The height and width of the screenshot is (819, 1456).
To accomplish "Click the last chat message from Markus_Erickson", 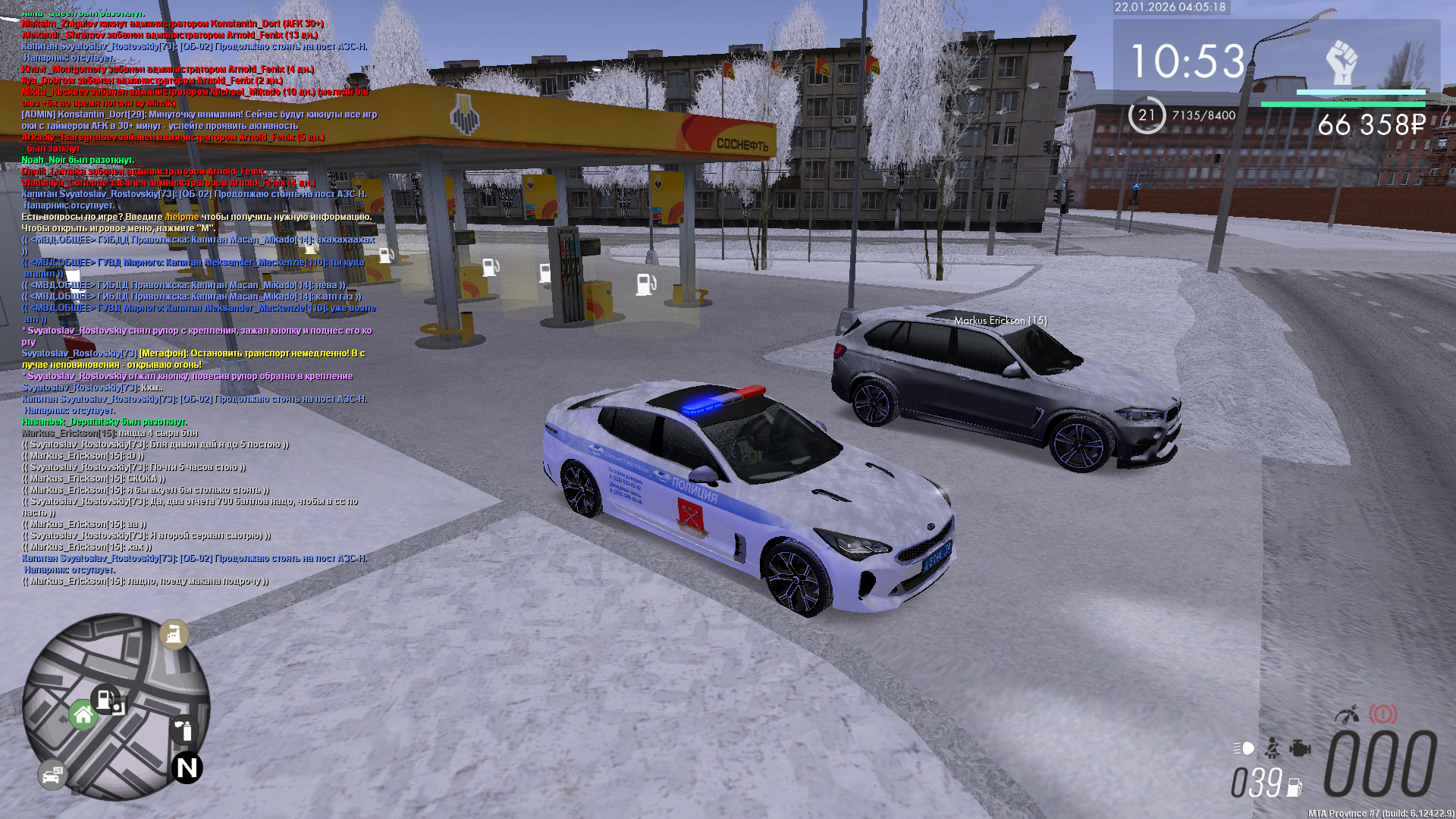I will click(146, 582).
